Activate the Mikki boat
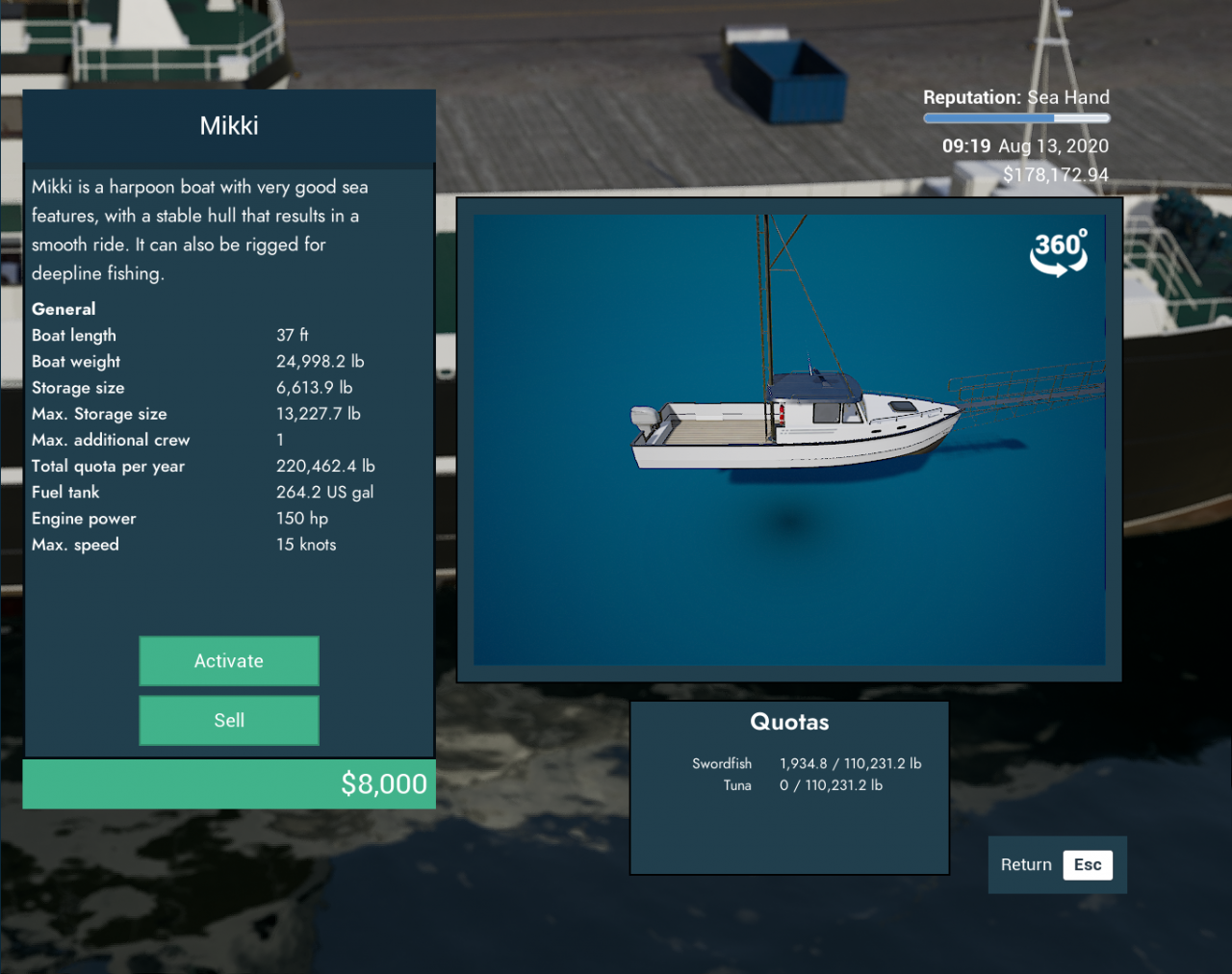 229,661
